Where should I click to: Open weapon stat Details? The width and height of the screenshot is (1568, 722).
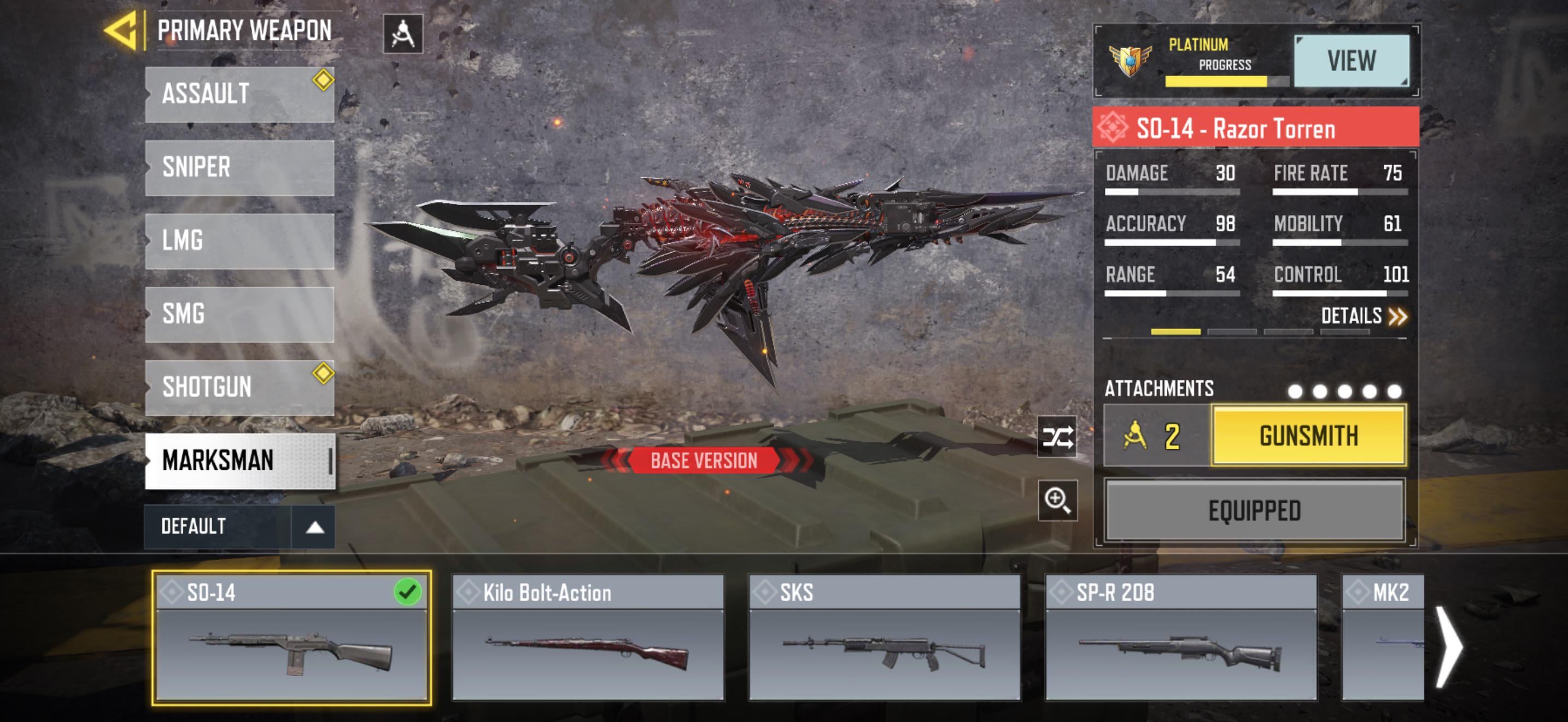pos(1364,316)
